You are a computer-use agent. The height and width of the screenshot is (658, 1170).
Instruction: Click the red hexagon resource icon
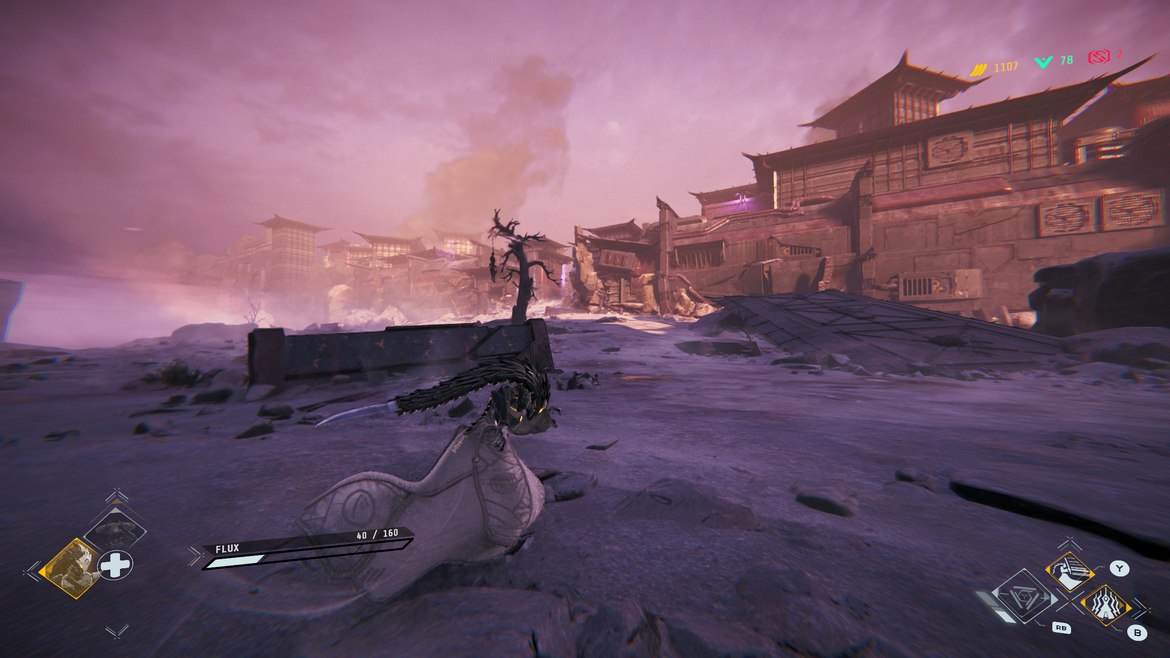pos(1100,57)
